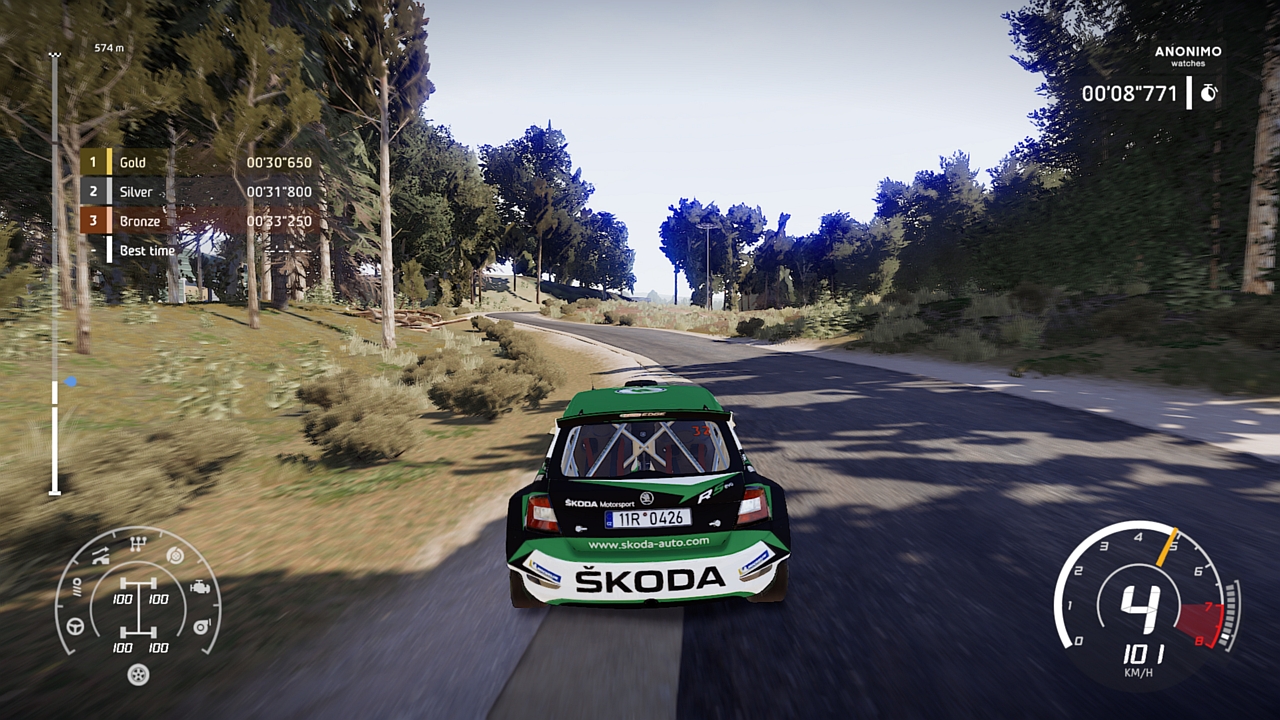This screenshot has height=720, width=1280.
Task: Click the steering wheel damage icon
Action: coord(75,626)
